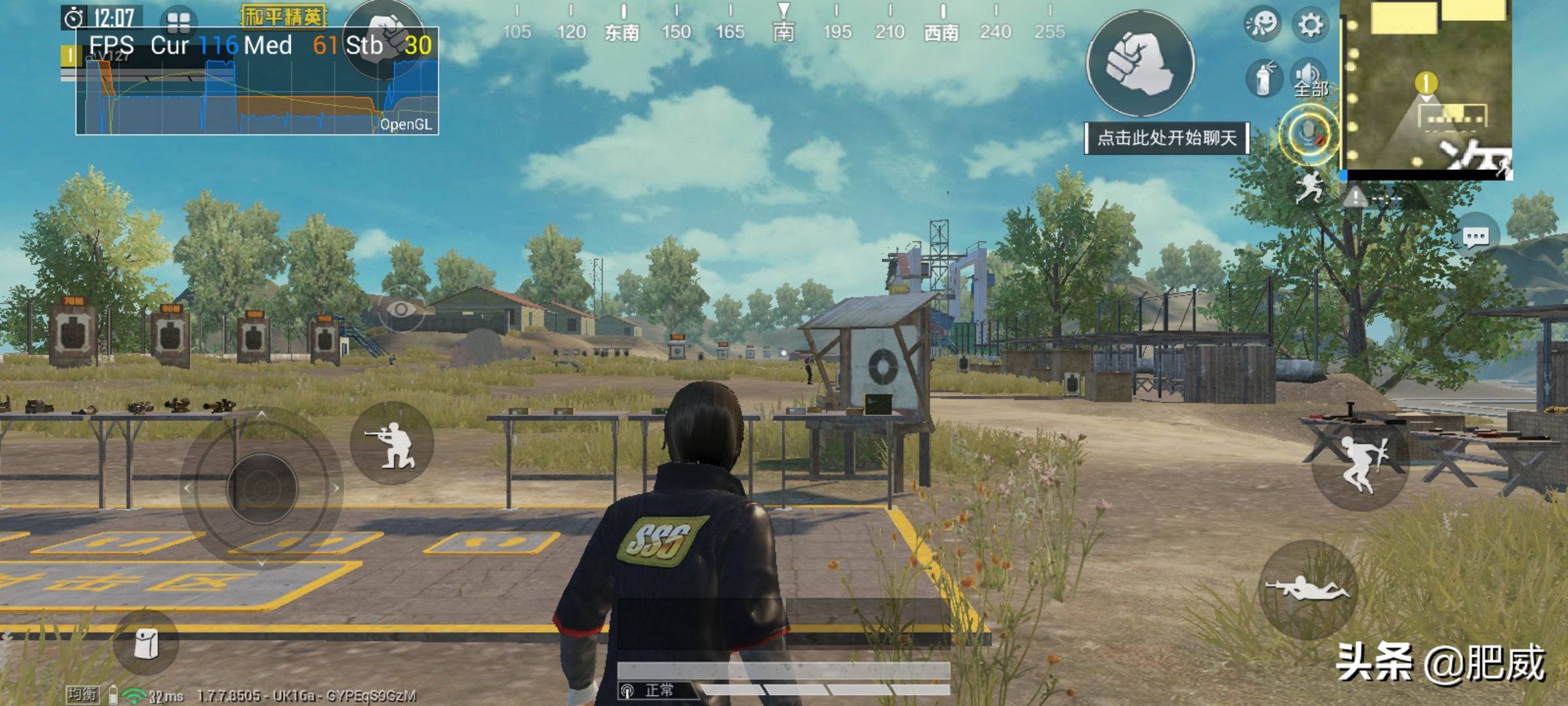Viewport: 1568px width, 706px height.
Task: Click the chat box to start chatting
Action: pyautogui.click(x=1166, y=138)
